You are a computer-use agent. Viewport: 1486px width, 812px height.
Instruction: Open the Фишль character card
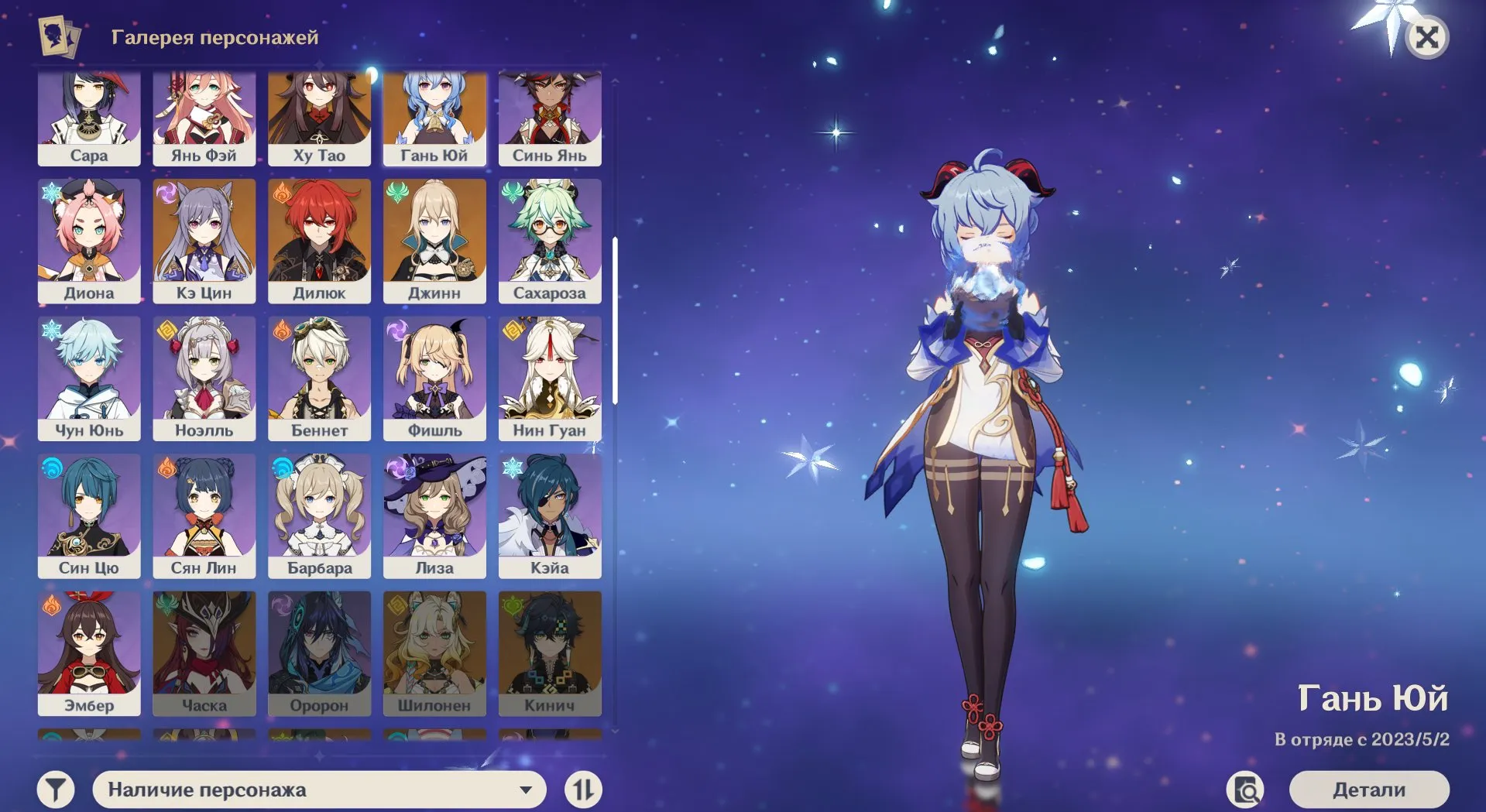click(x=434, y=378)
